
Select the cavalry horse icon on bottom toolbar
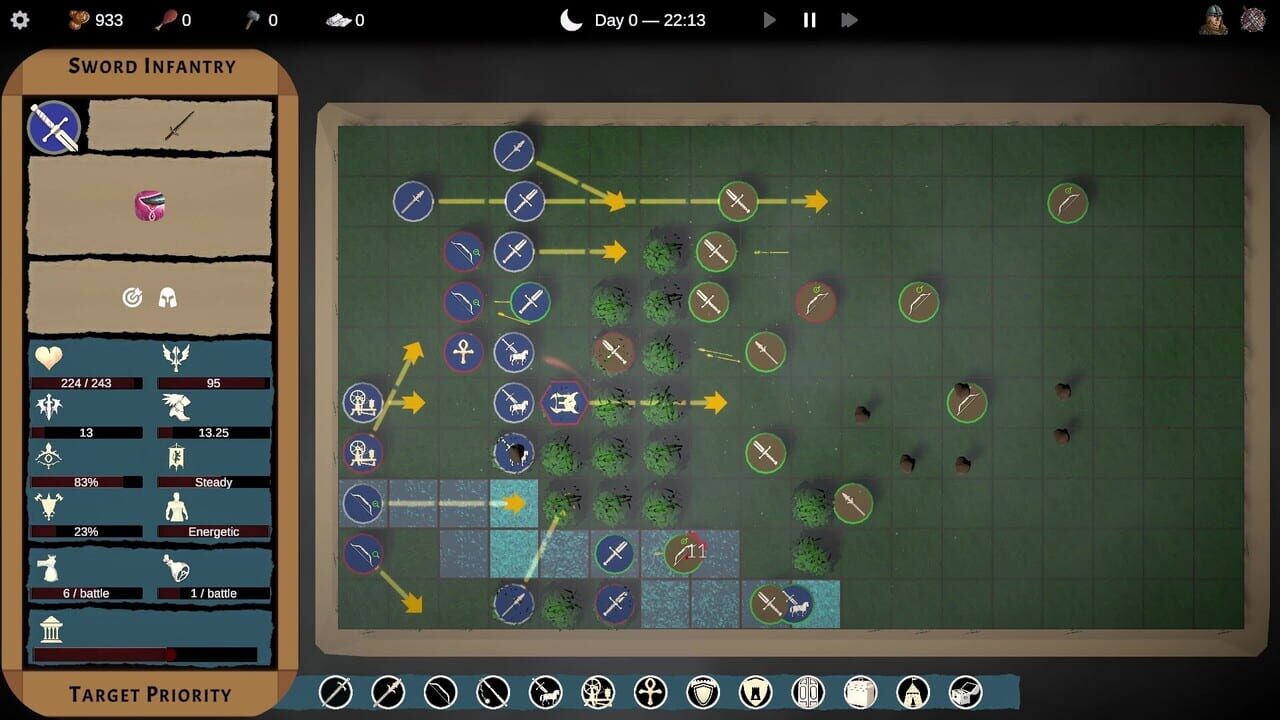point(545,691)
